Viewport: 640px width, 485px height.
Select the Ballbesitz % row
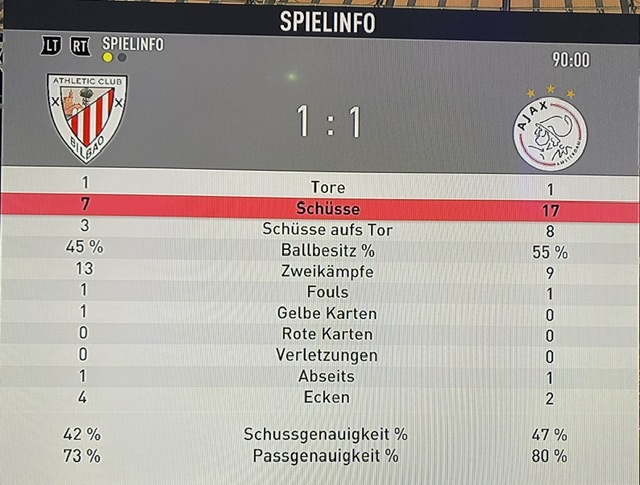[x=327, y=250]
